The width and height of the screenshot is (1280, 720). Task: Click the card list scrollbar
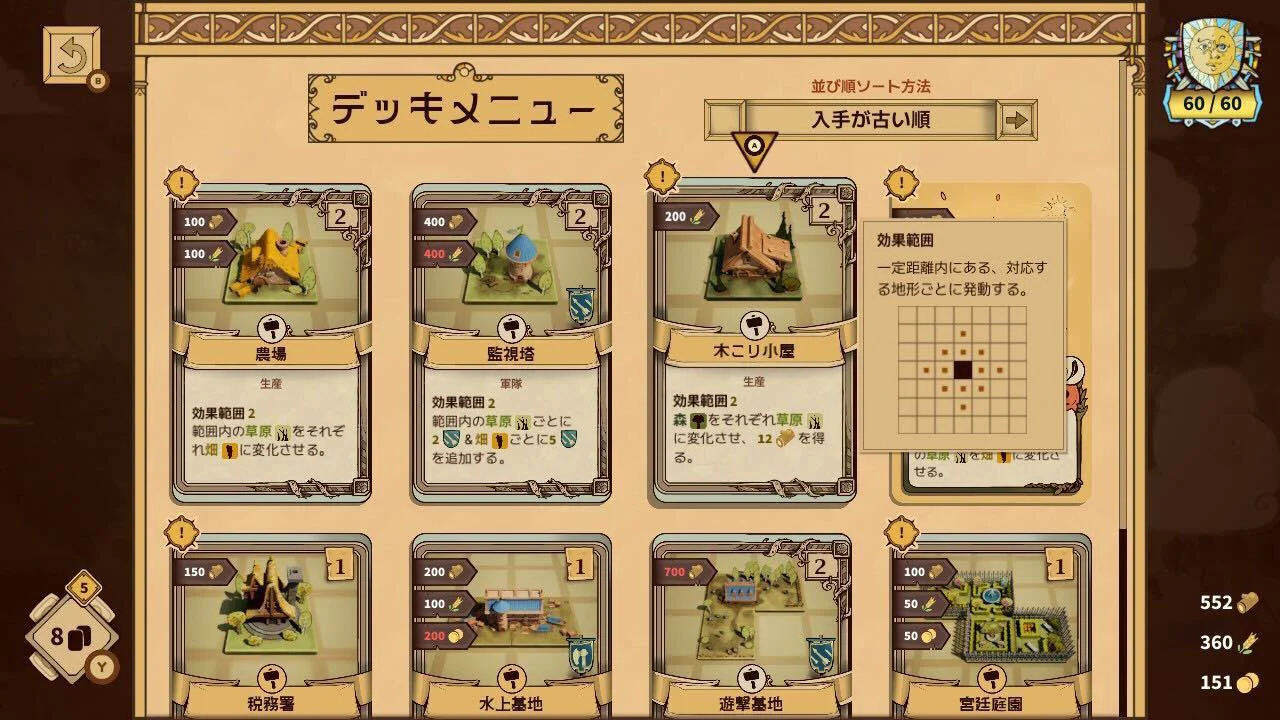coord(1125,300)
